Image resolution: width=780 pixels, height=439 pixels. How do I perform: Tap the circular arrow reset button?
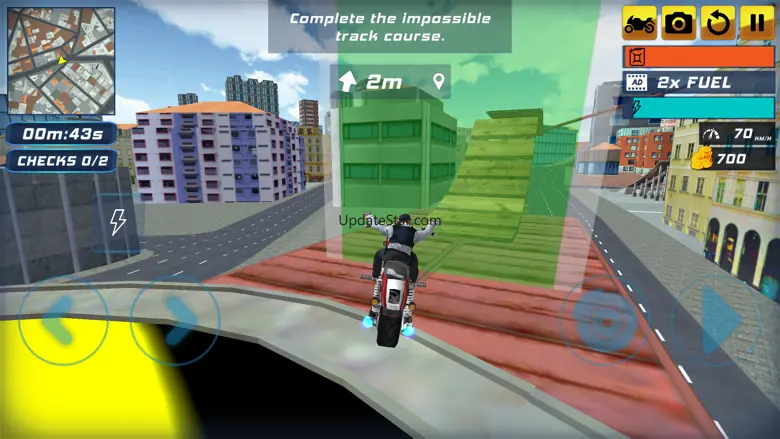pos(717,23)
